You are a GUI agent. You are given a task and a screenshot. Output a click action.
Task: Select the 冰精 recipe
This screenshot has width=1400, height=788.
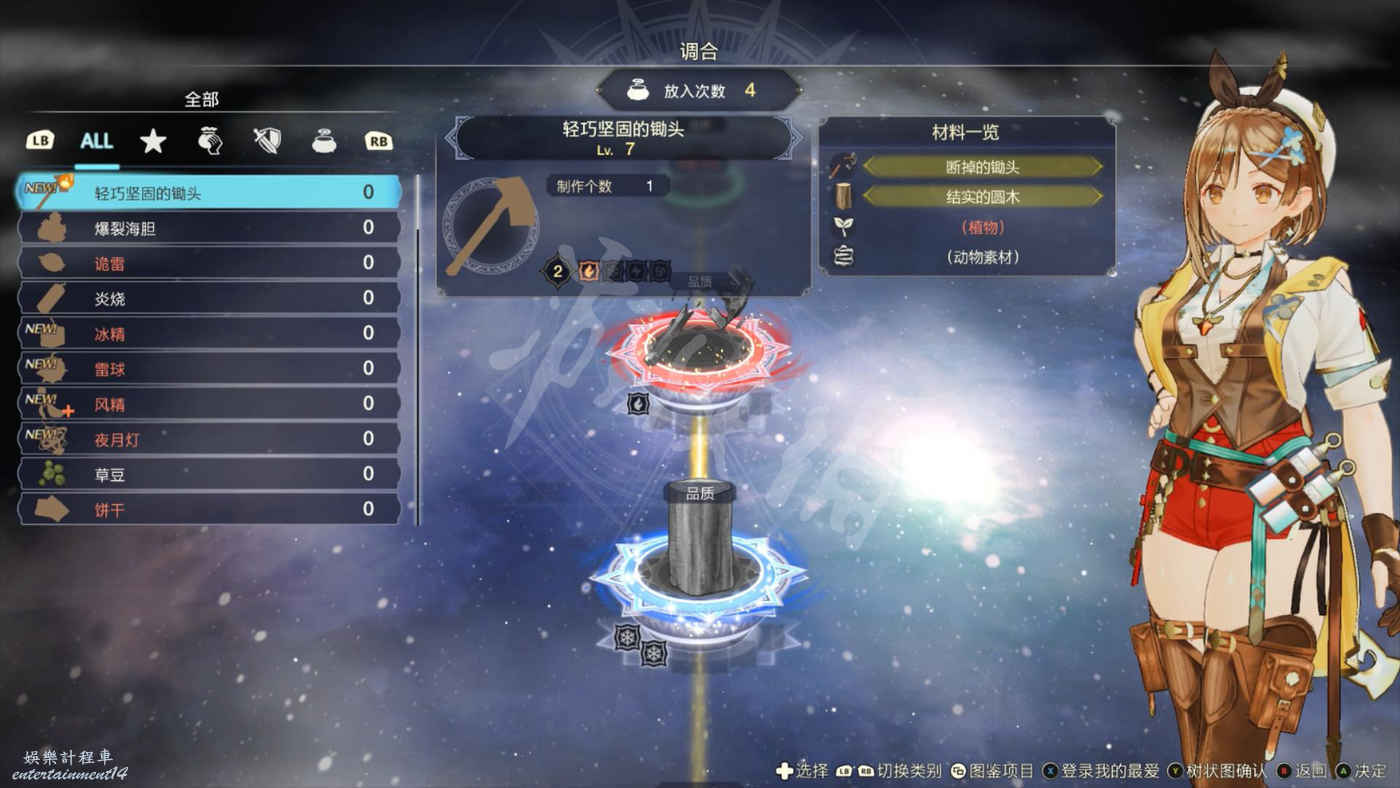click(x=209, y=333)
